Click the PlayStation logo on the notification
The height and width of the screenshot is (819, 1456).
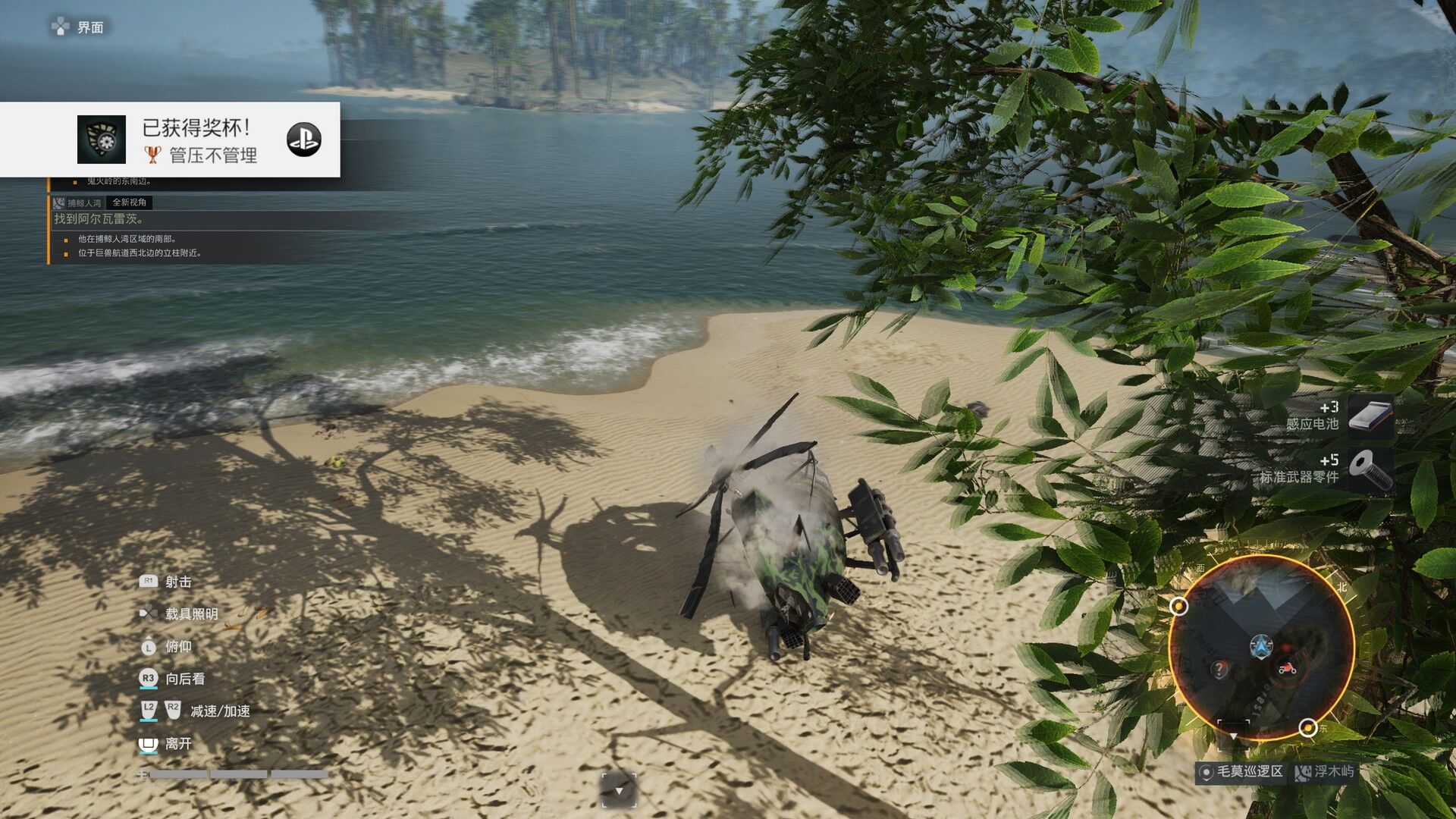point(303,140)
